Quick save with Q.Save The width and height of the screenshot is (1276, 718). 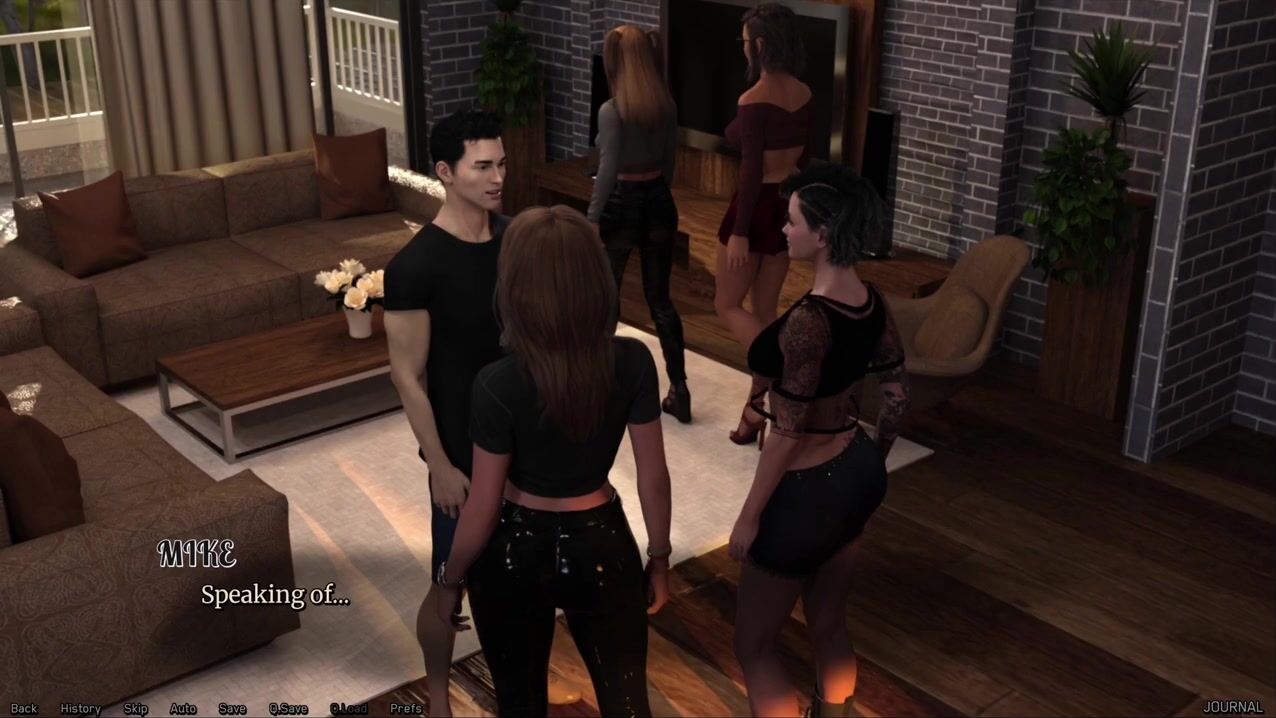click(x=288, y=708)
